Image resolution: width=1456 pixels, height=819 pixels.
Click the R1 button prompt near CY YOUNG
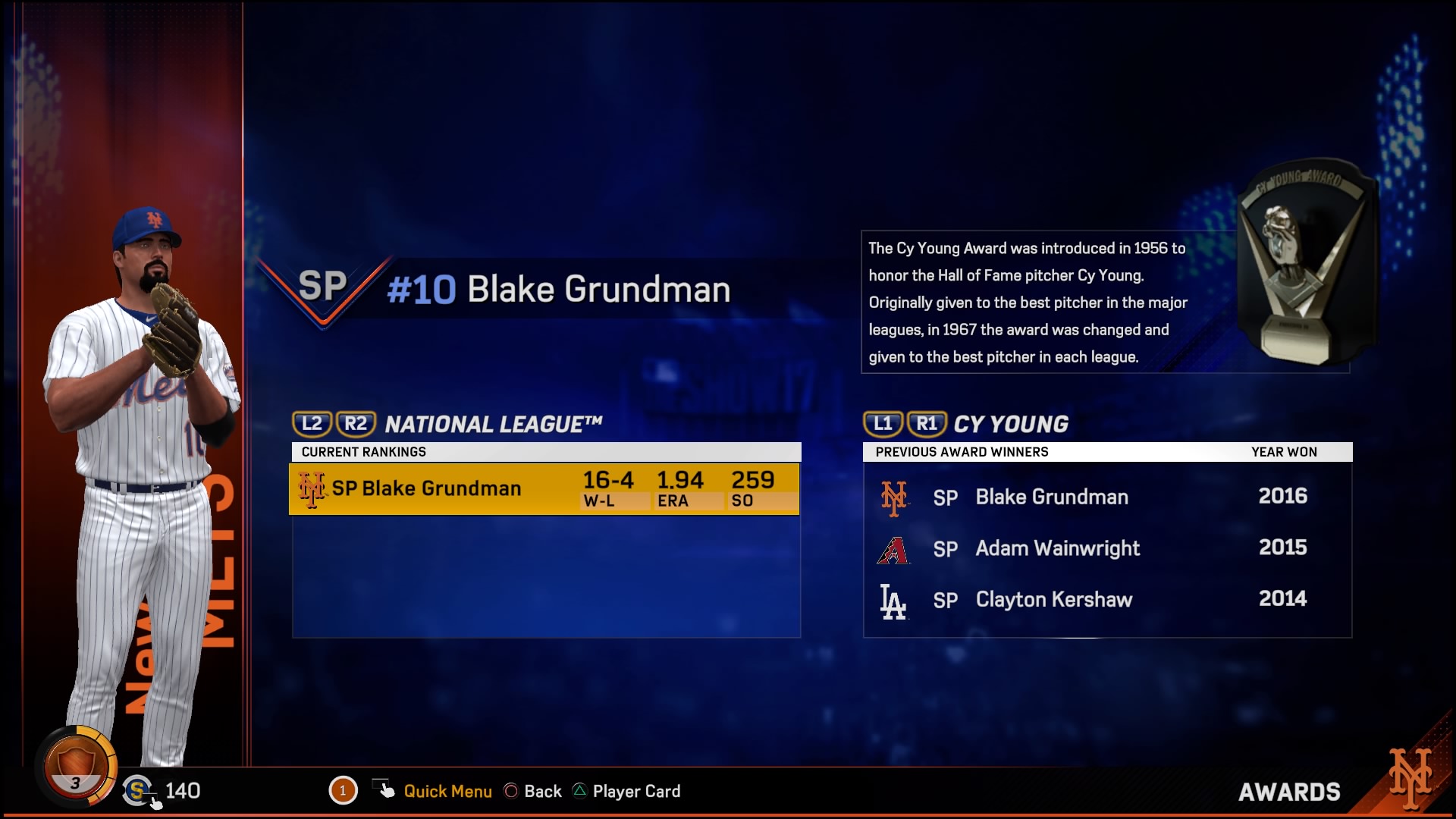[926, 425]
